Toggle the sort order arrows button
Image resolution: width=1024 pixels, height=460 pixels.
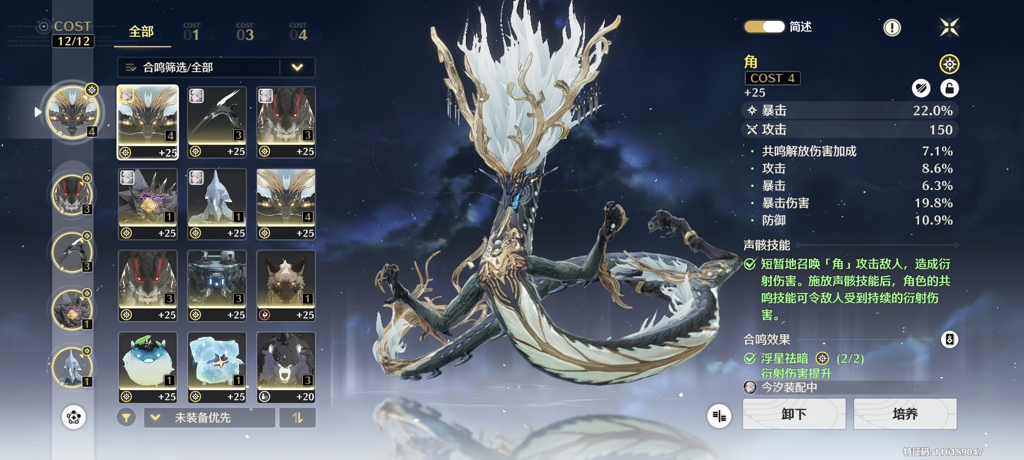pos(297,417)
